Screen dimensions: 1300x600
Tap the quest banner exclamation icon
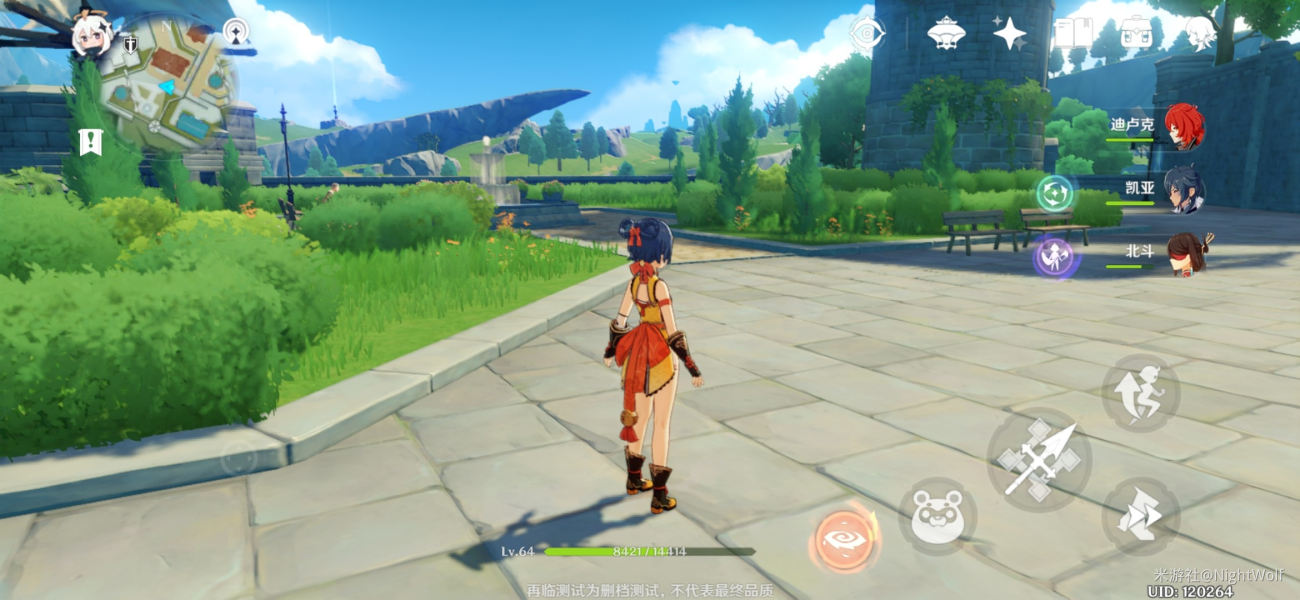91,141
